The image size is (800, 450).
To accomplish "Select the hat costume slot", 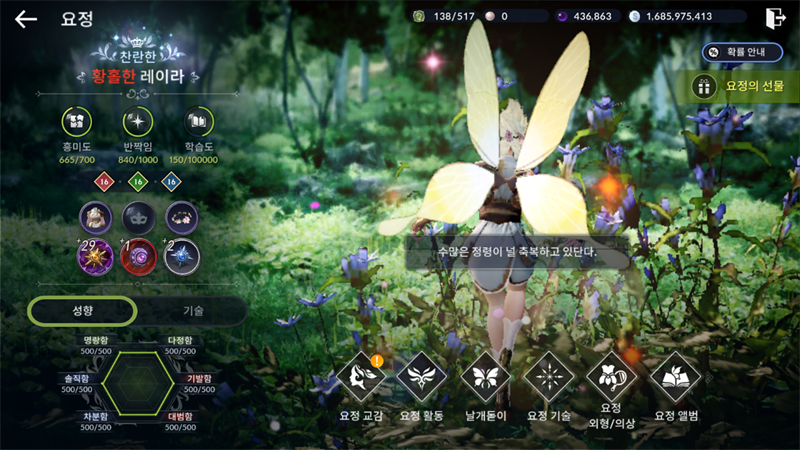I will 97,217.
